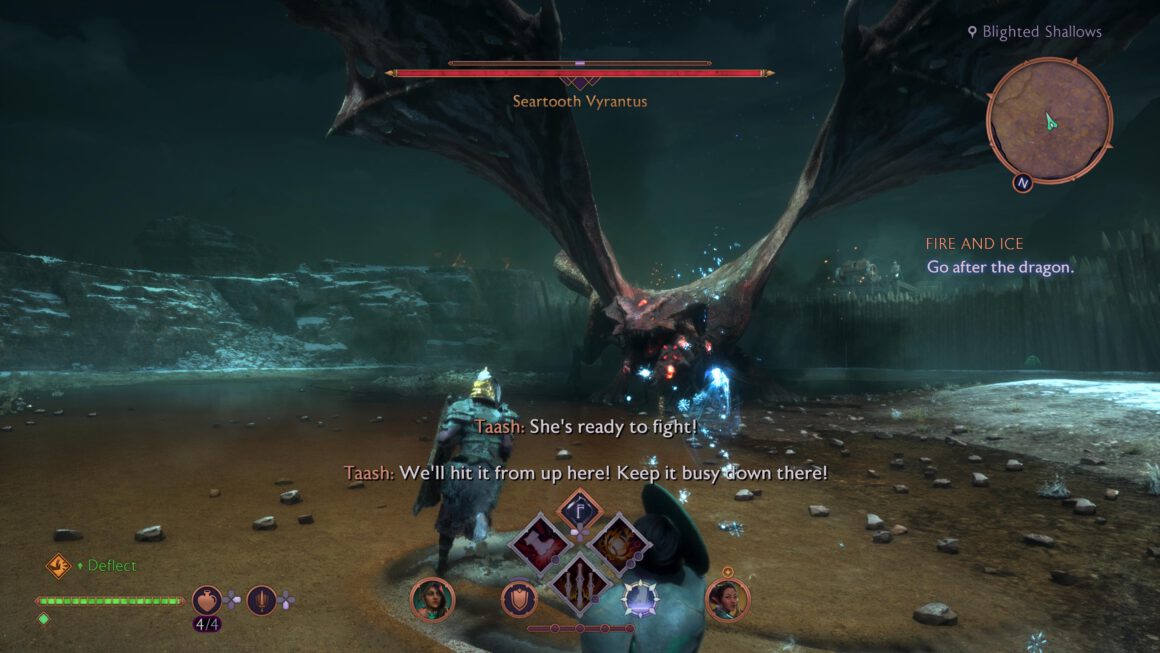Select the Fire and Ice quest tracker

click(x=975, y=244)
